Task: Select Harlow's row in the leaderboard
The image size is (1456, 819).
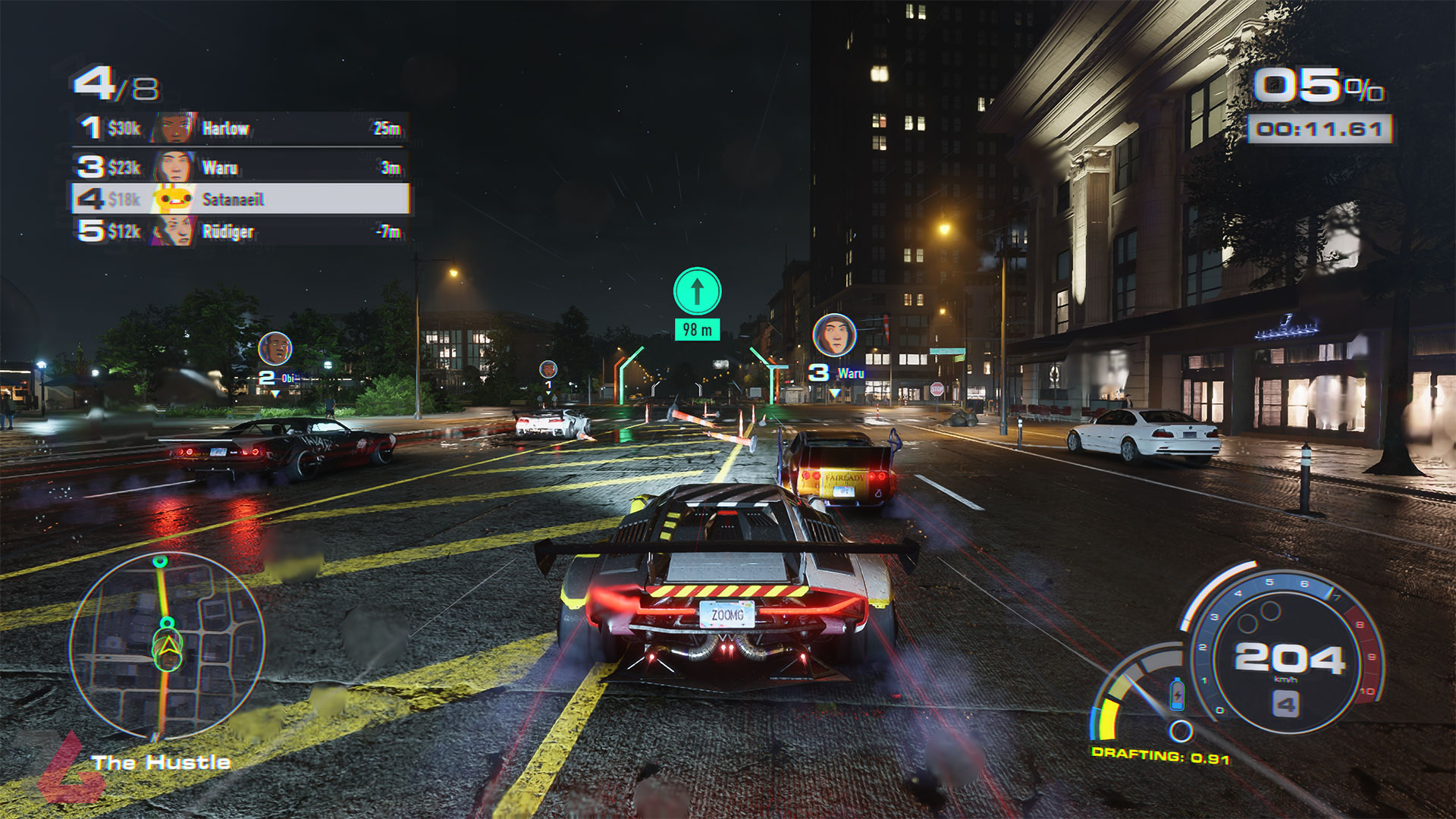Action: click(x=241, y=128)
